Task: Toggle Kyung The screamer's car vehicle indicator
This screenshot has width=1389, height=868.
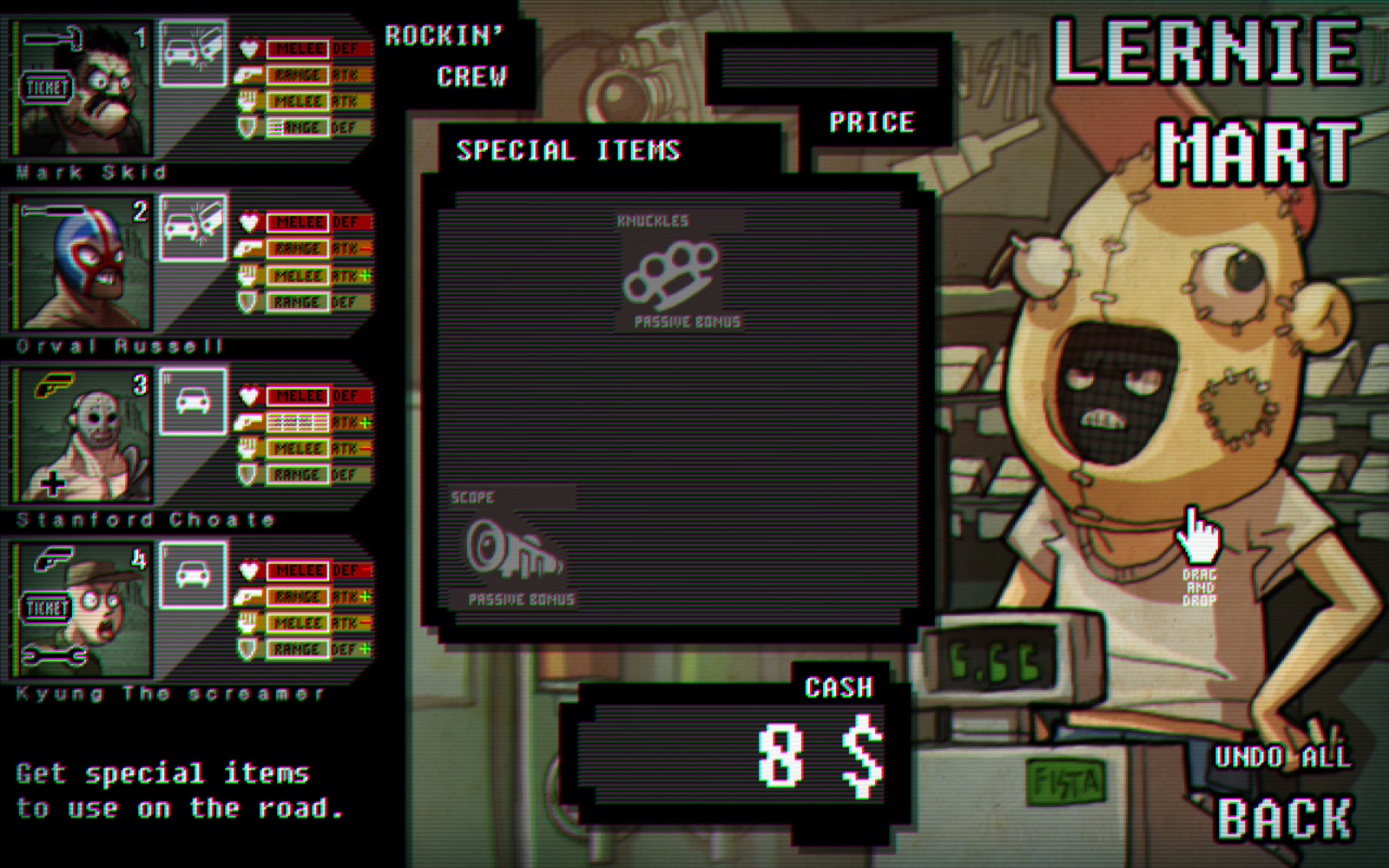Action: [x=192, y=573]
